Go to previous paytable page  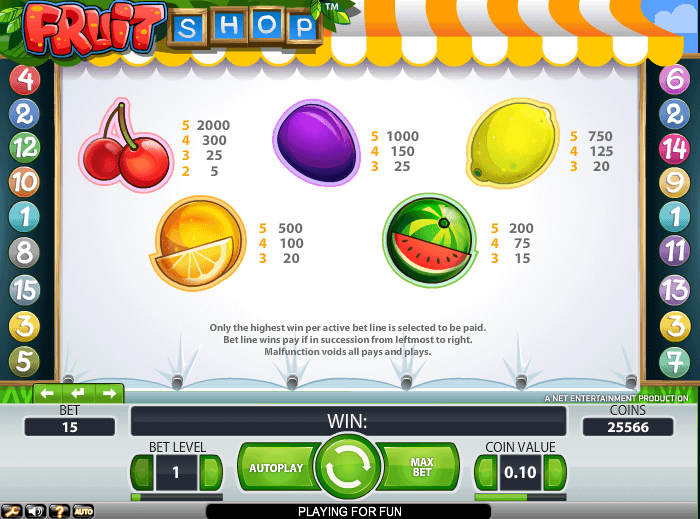46,393
